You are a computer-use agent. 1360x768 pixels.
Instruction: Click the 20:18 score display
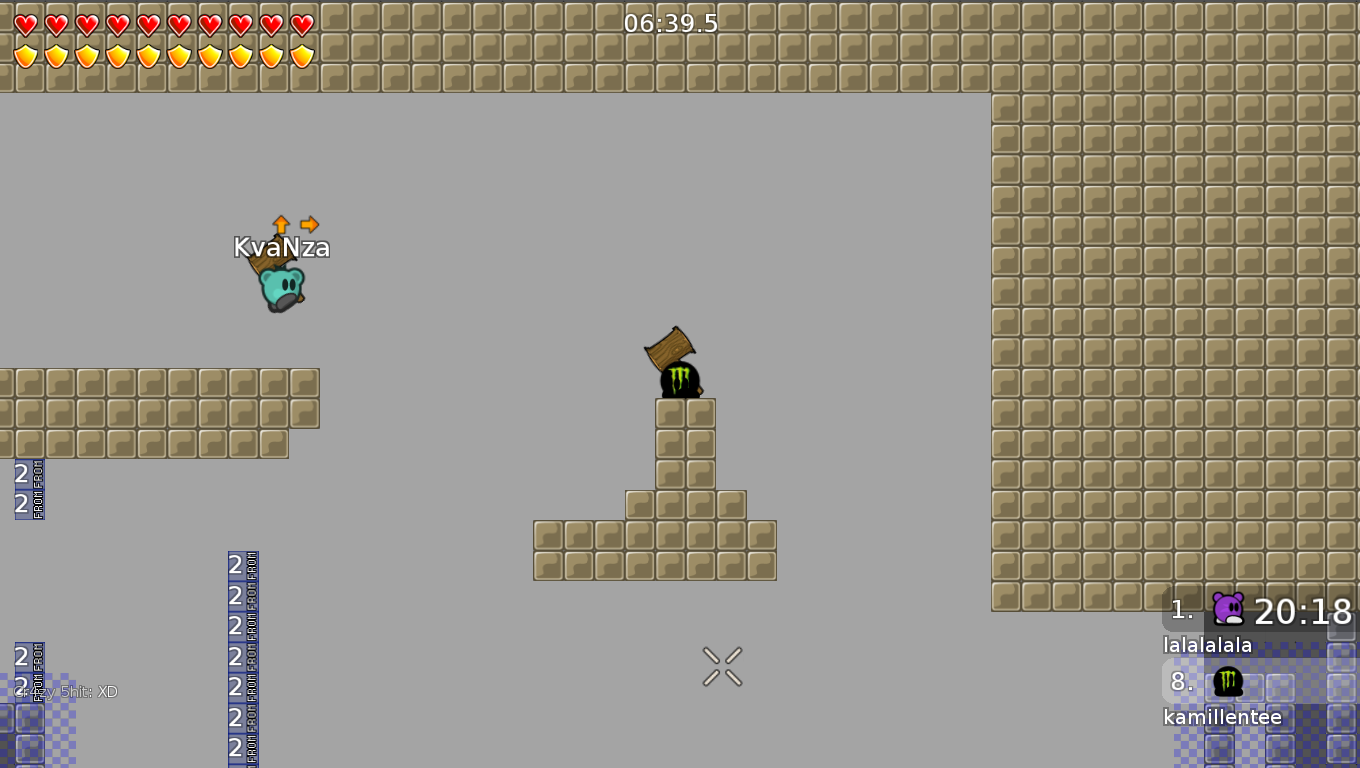point(1305,612)
